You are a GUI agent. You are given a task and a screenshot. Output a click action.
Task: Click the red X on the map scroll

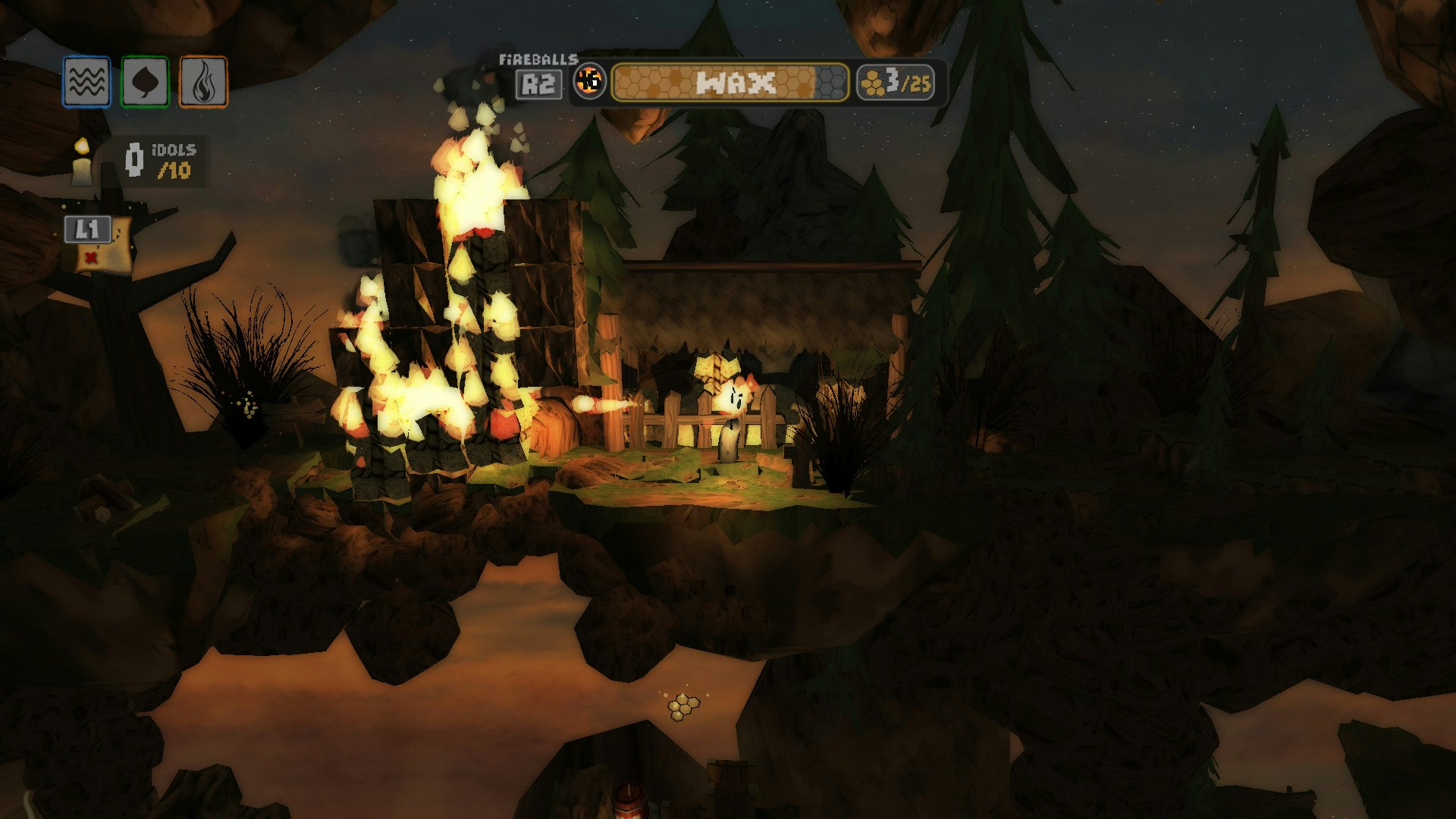tap(93, 256)
